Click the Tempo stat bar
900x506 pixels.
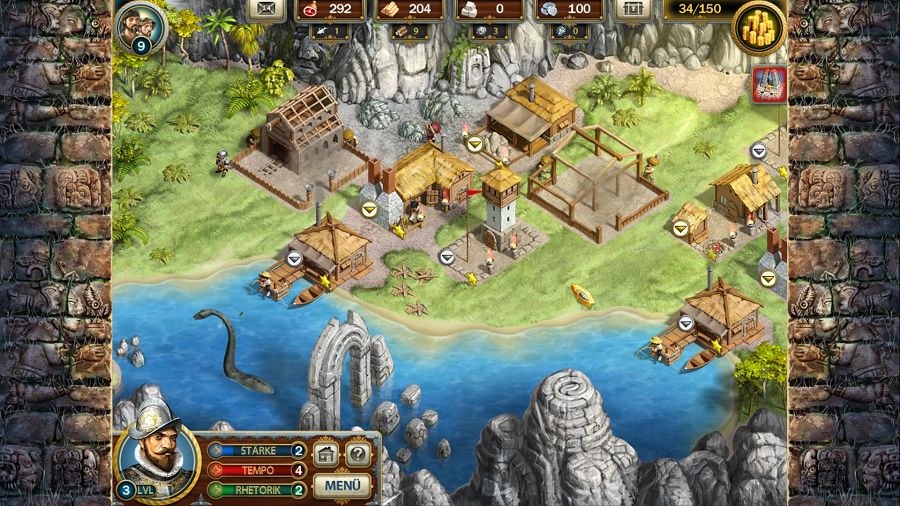(x=257, y=470)
